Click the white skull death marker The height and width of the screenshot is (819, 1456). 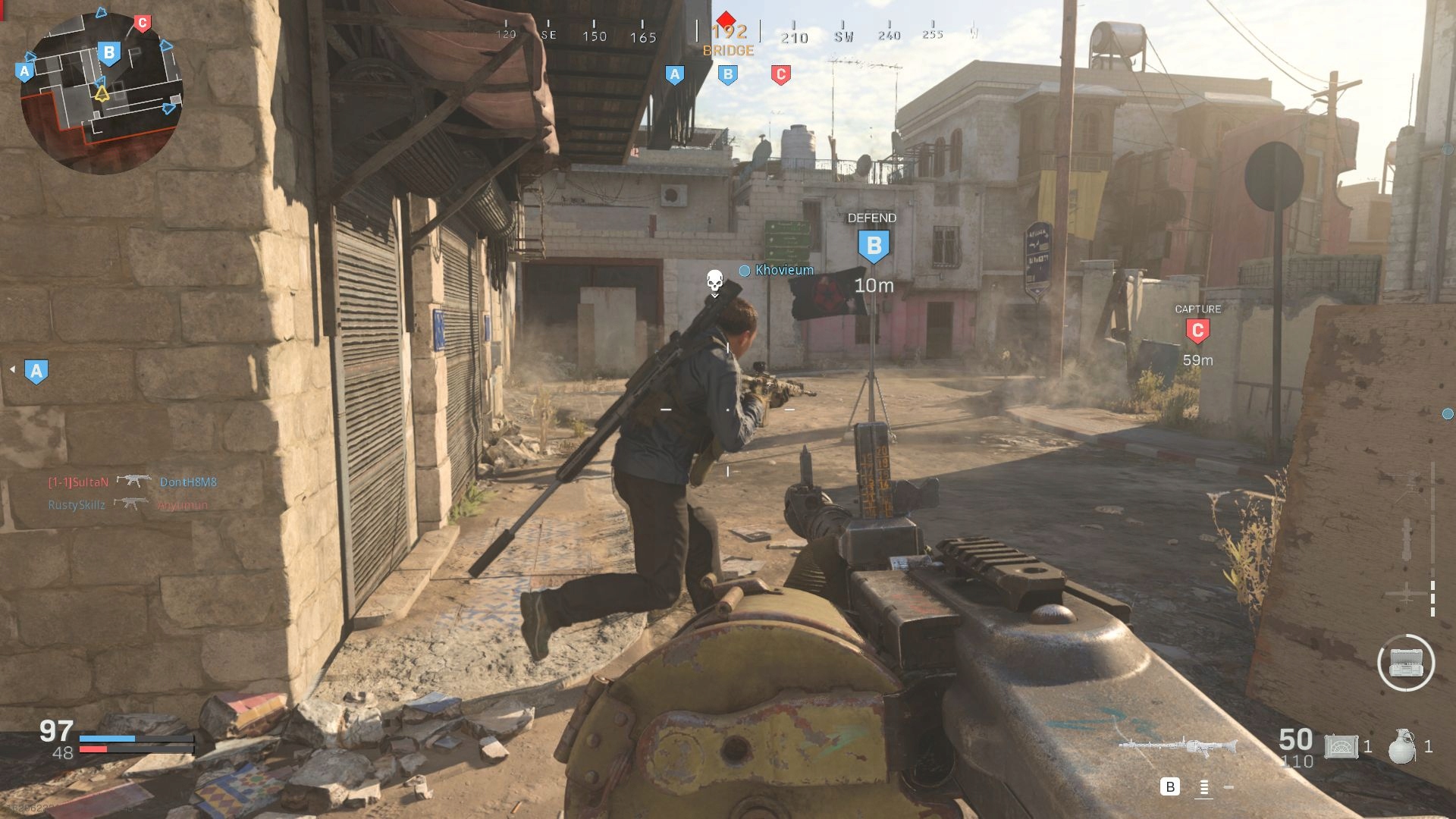click(x=714, y=282)
